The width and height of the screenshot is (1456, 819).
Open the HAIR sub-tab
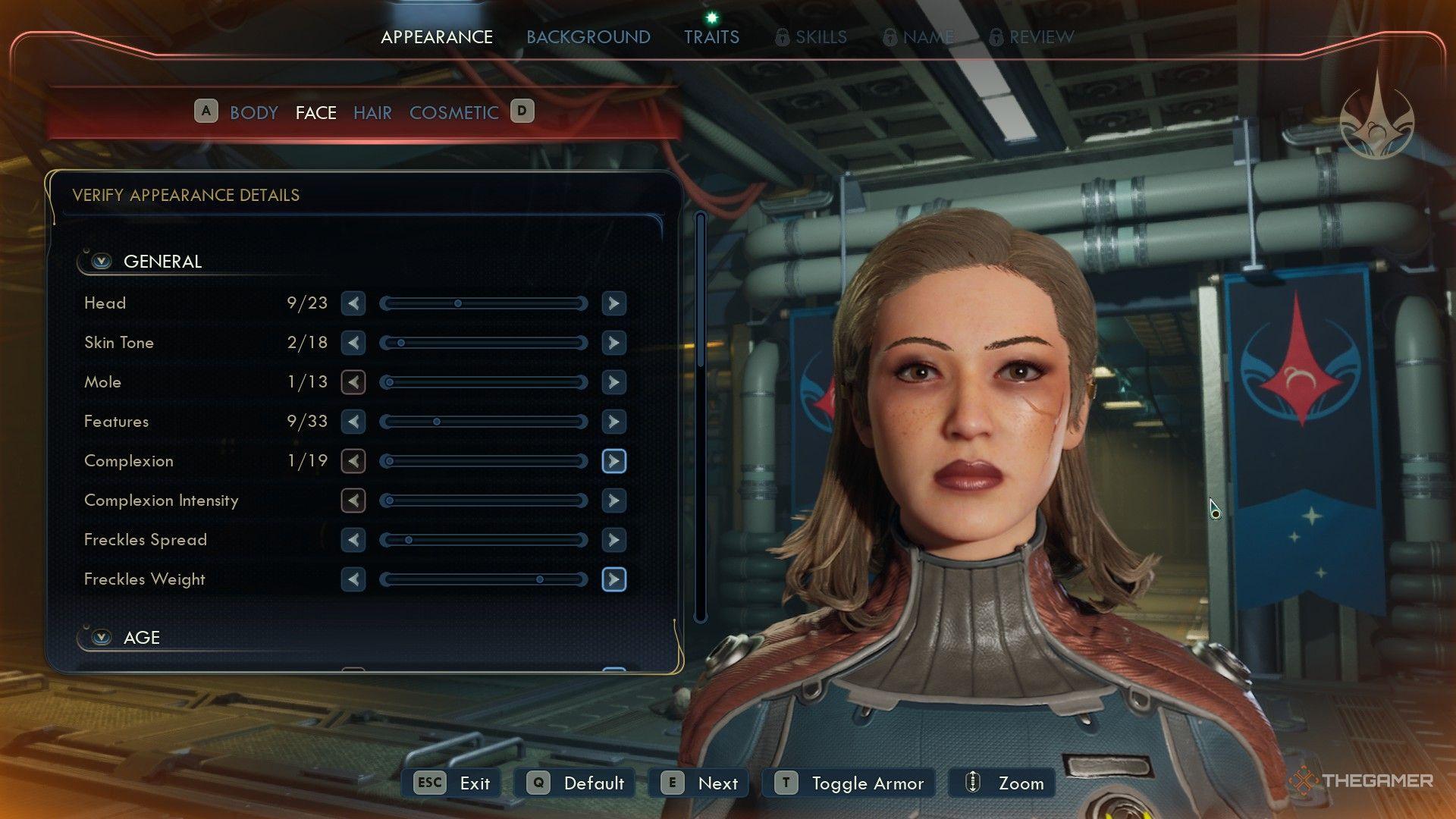pos(372,112)
